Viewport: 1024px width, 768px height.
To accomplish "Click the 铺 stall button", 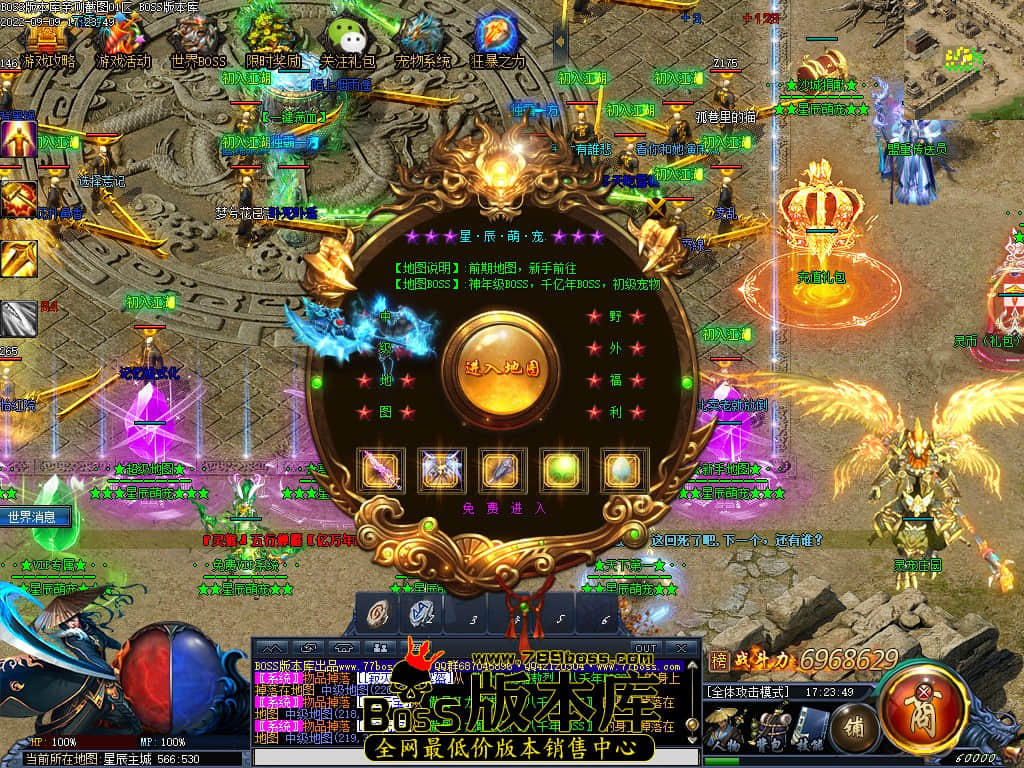I will point(855,724).
